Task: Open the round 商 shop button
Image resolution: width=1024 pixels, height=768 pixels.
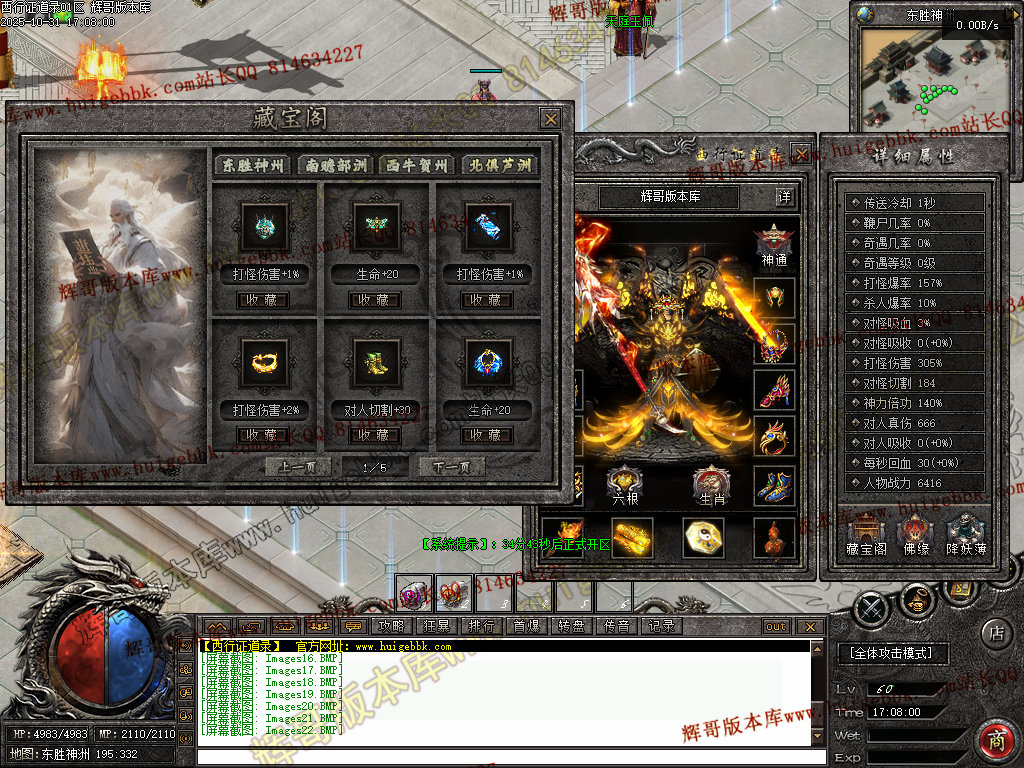Action: click(x=996, y=741)
